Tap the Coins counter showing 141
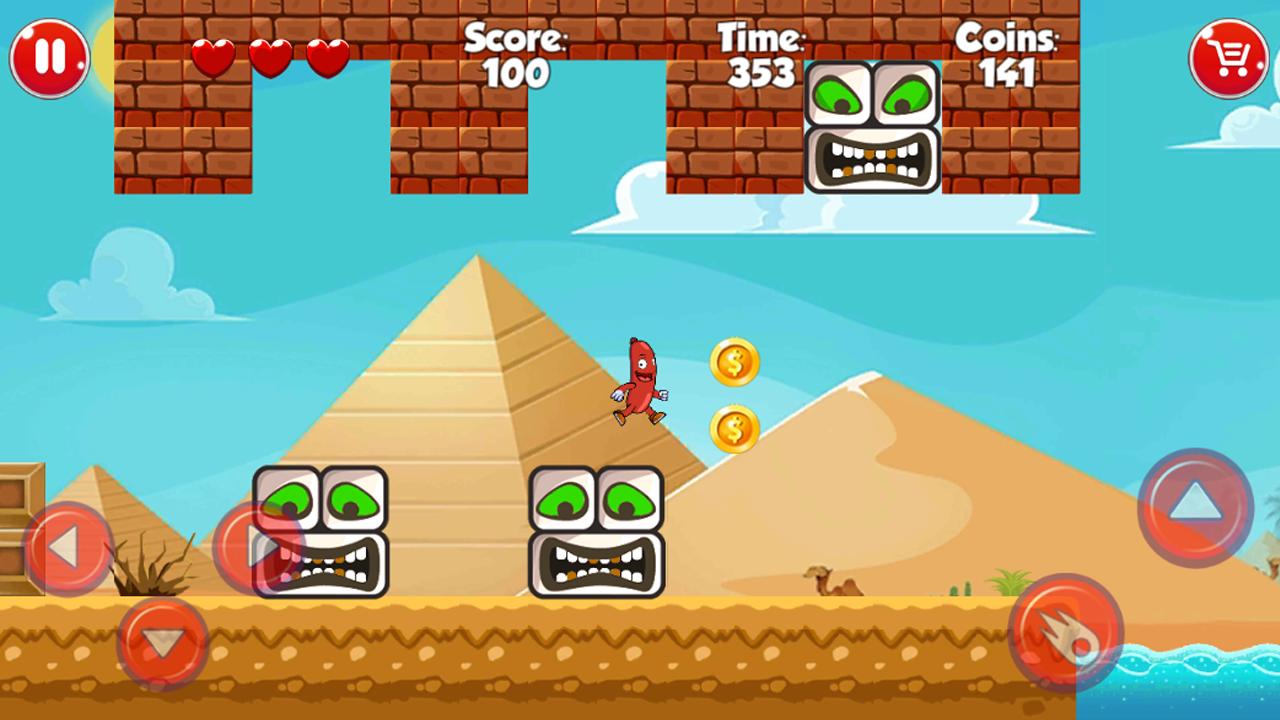This screenshot has width=1280, height=720. 1008,55
